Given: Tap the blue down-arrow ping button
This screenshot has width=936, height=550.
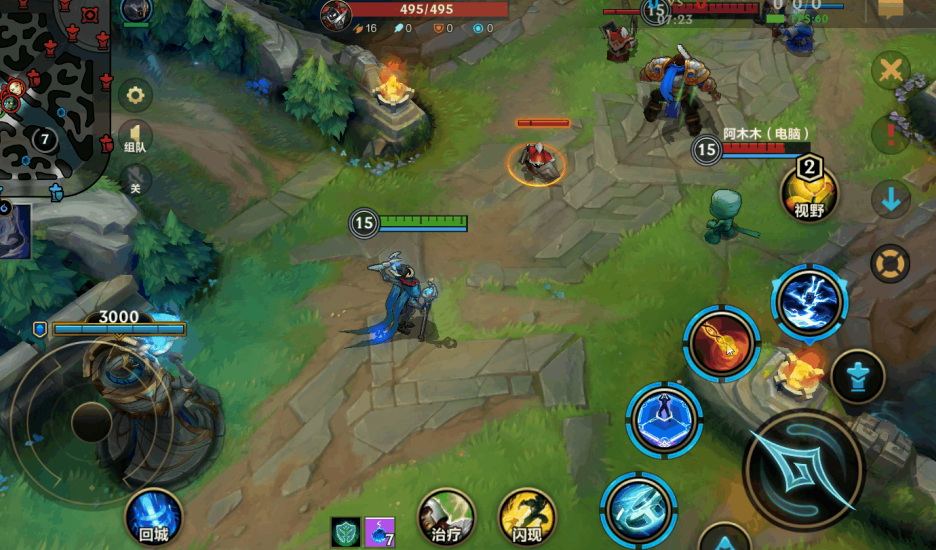Looking at the screenshot, I should (890, 200).
